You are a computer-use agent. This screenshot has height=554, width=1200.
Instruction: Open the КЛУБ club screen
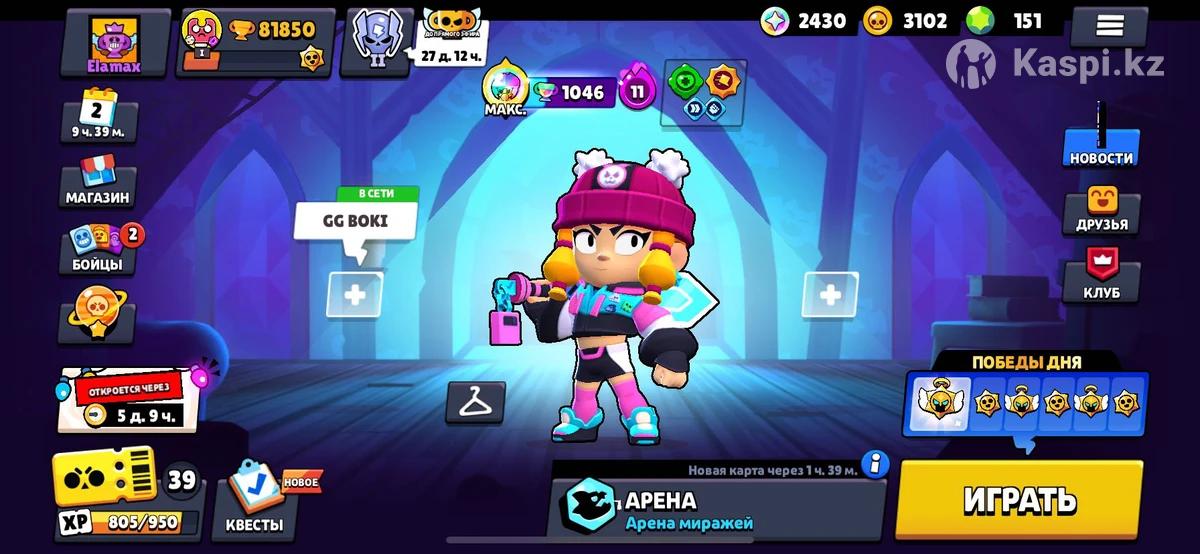point(1101,277)
